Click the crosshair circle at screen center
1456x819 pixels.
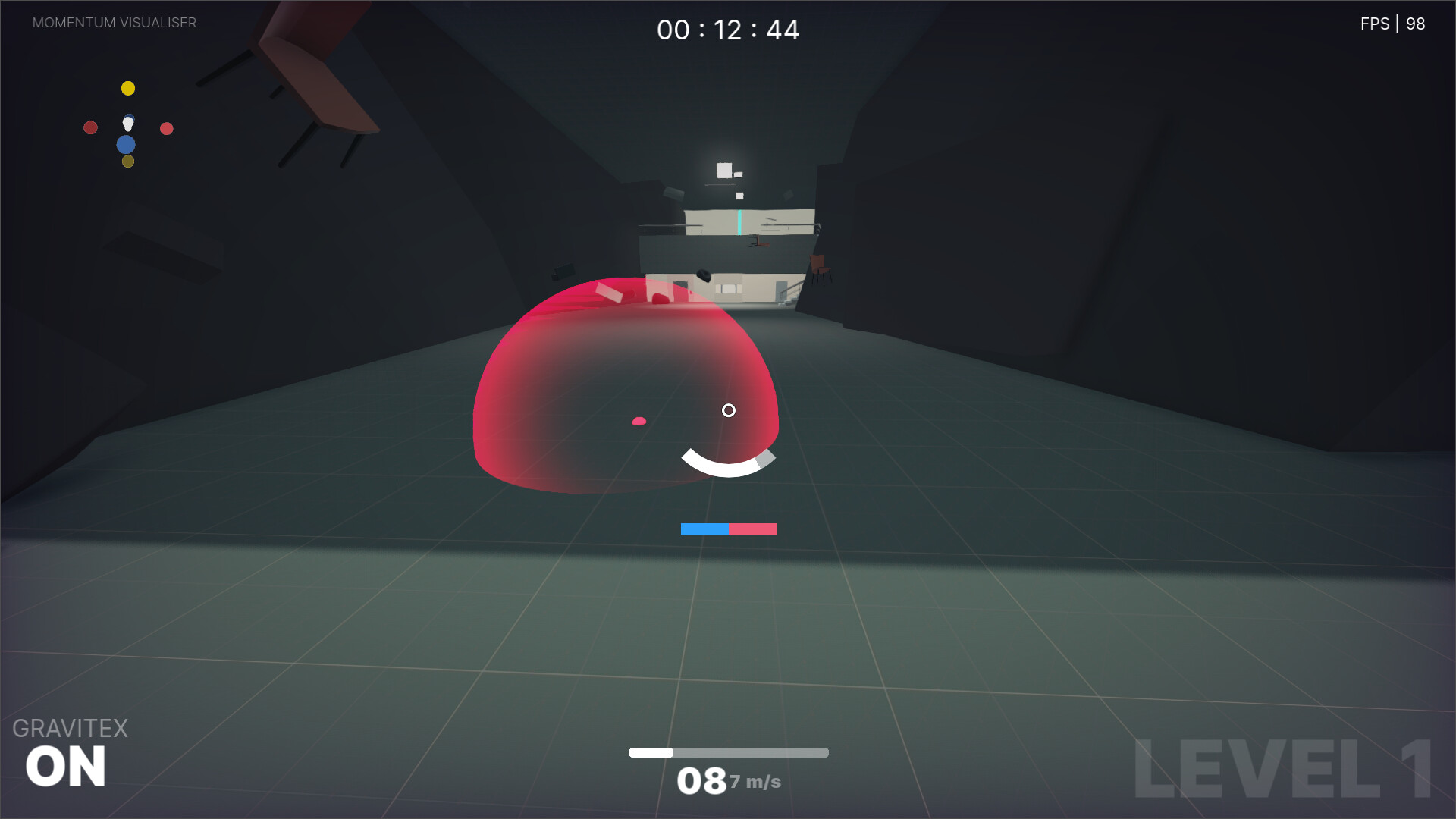730,410
